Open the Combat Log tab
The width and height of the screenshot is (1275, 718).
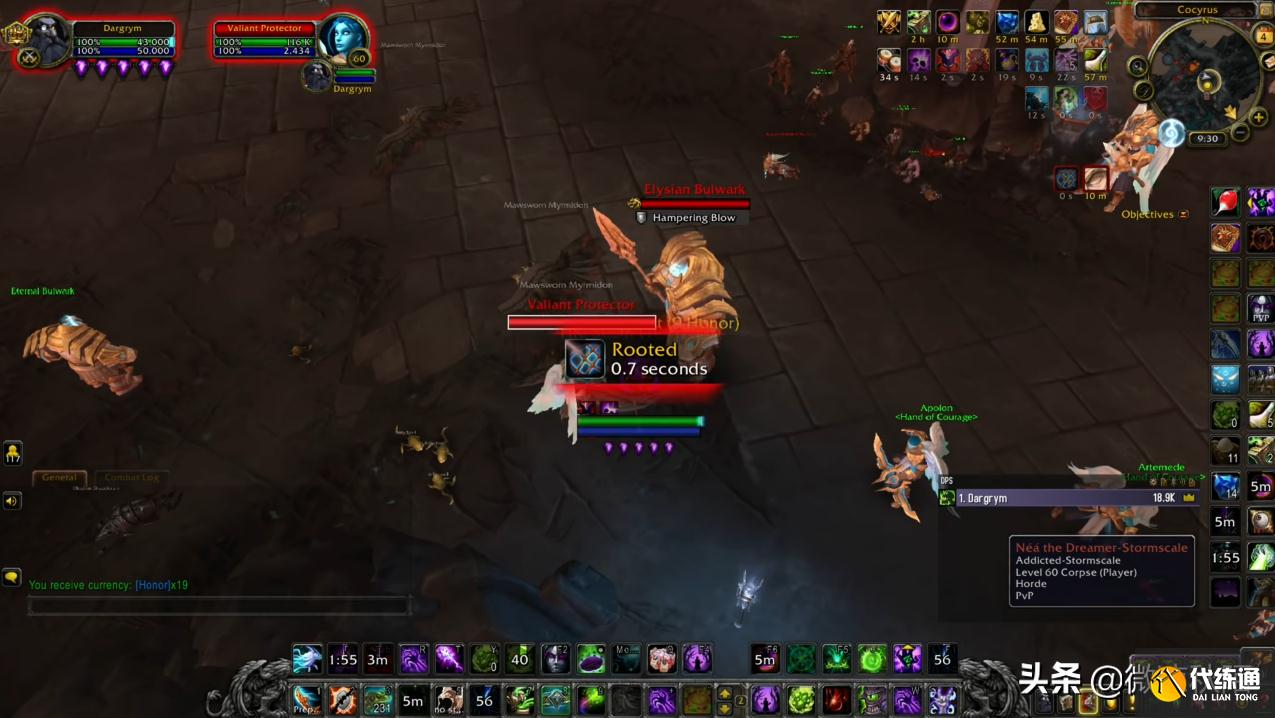pyautogui.click(x=131, y=477)
